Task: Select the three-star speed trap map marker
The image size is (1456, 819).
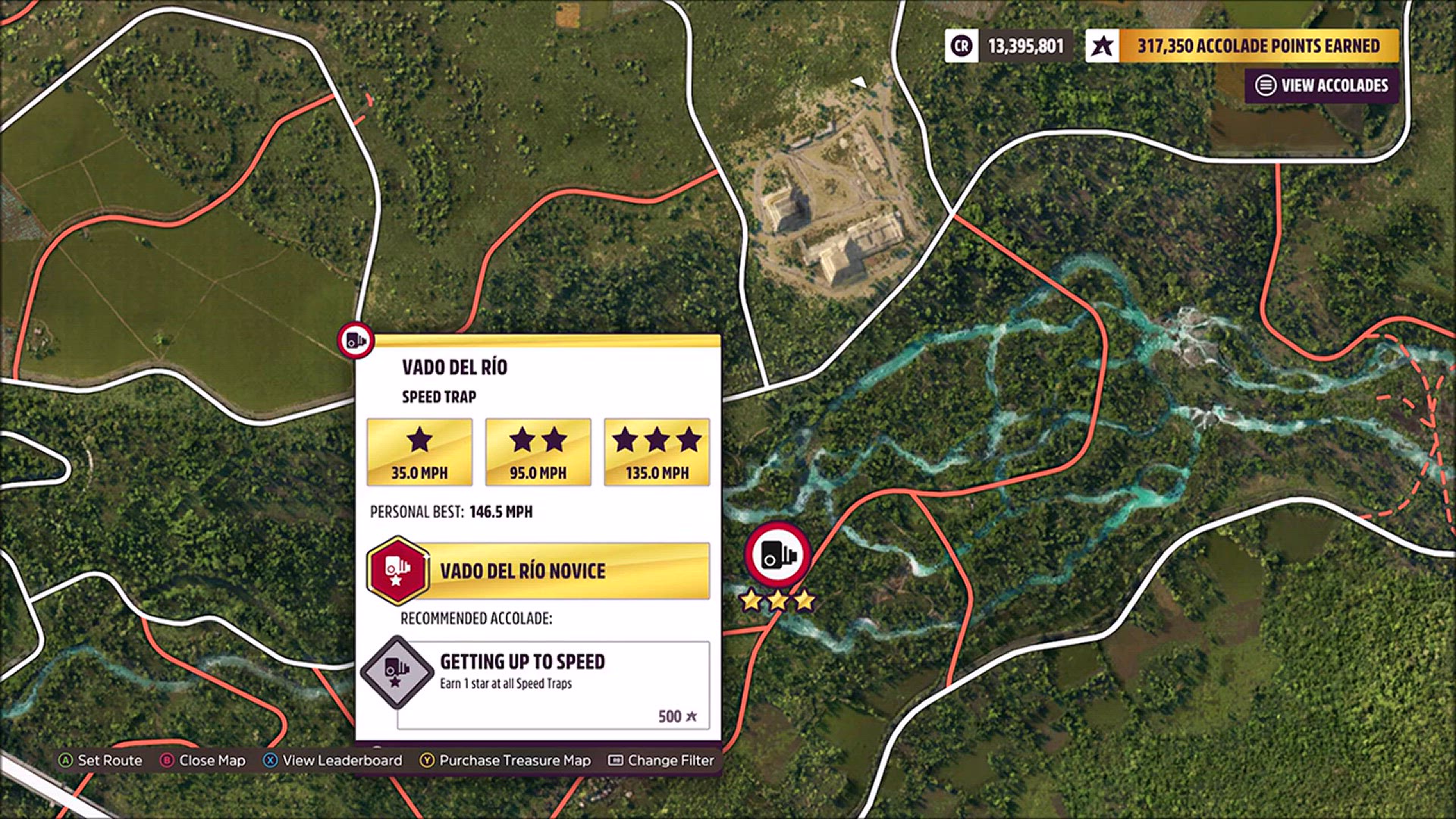Action: (778, 556)
